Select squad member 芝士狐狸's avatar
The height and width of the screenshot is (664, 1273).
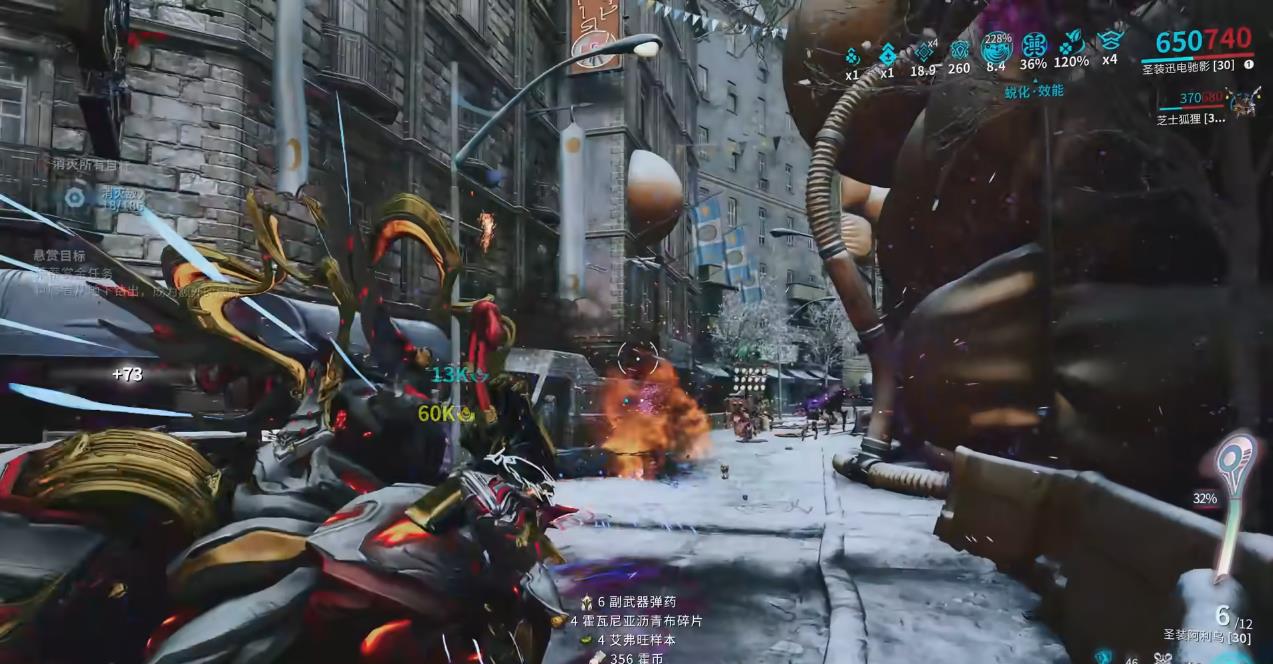coord(1244,100)
